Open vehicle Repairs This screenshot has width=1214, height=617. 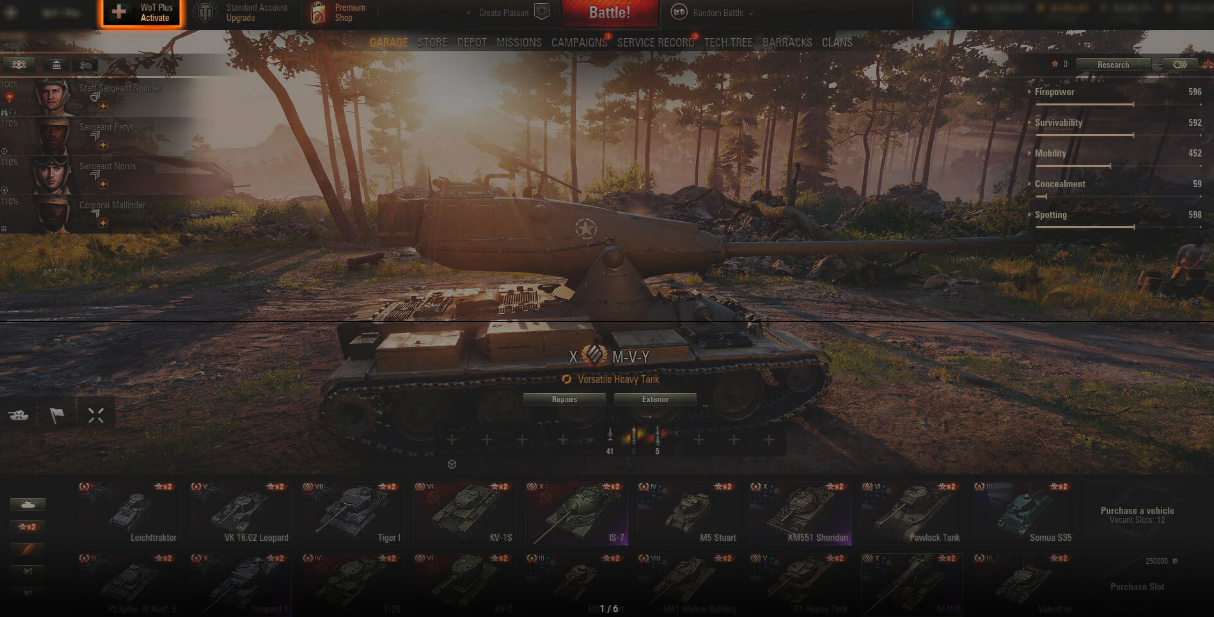tap(564, 399)
